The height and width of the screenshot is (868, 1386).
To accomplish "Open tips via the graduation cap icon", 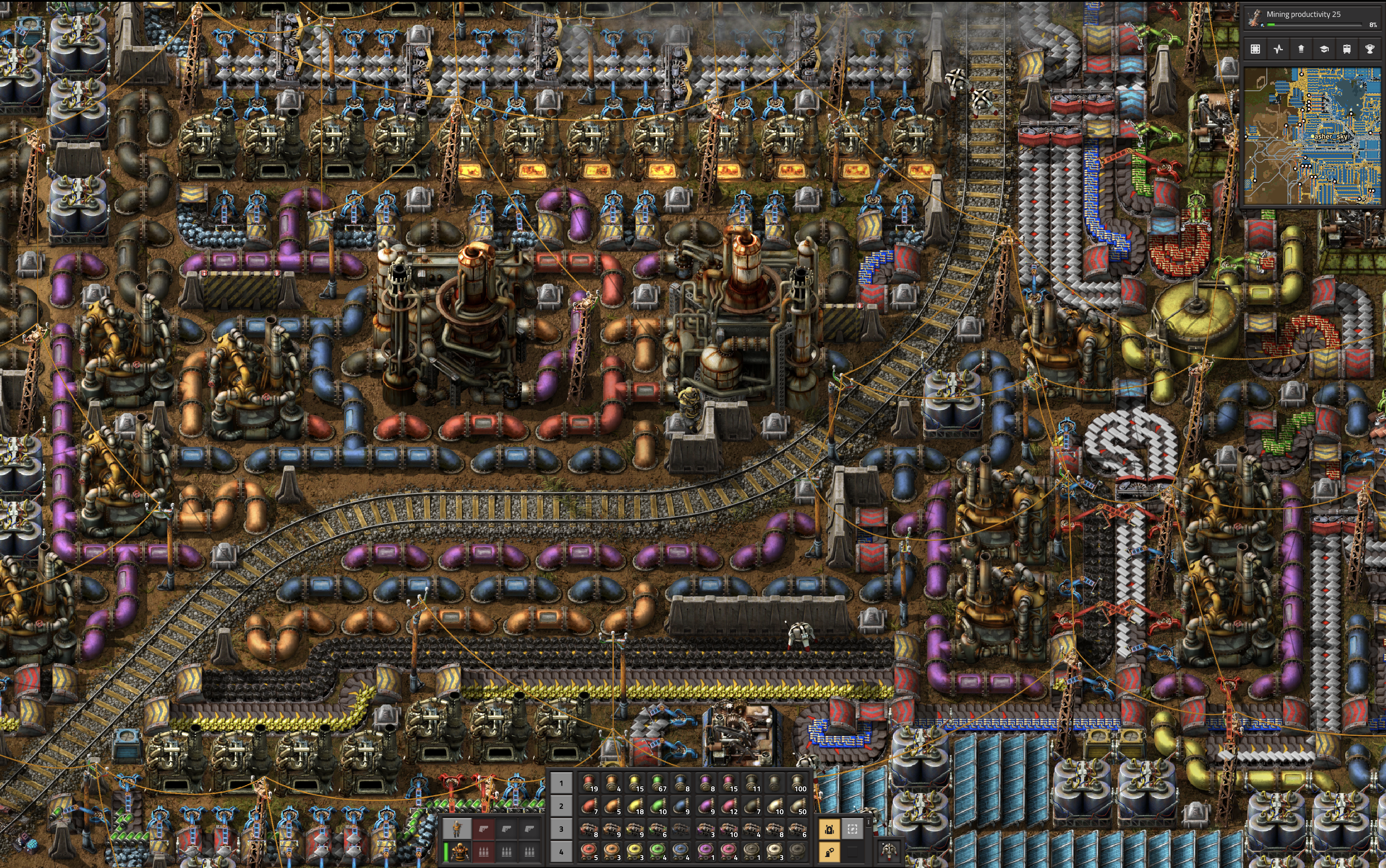I will click(x=1324, y=49).
